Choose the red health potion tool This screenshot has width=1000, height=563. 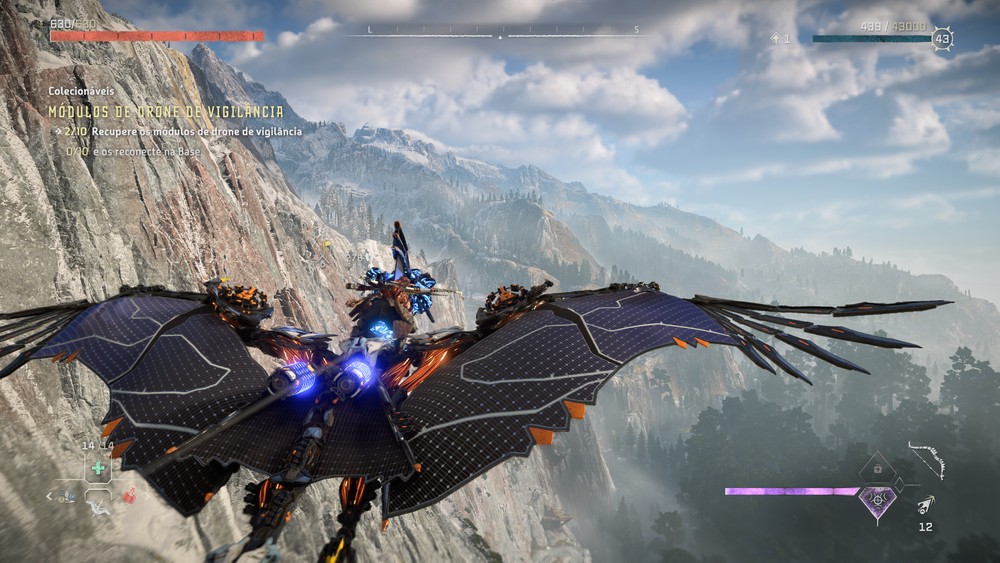pos(128,494)
